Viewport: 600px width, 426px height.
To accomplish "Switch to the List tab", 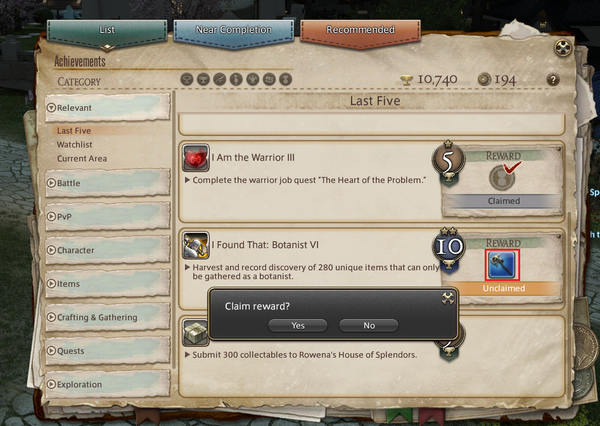I will (x=107, y=31).
